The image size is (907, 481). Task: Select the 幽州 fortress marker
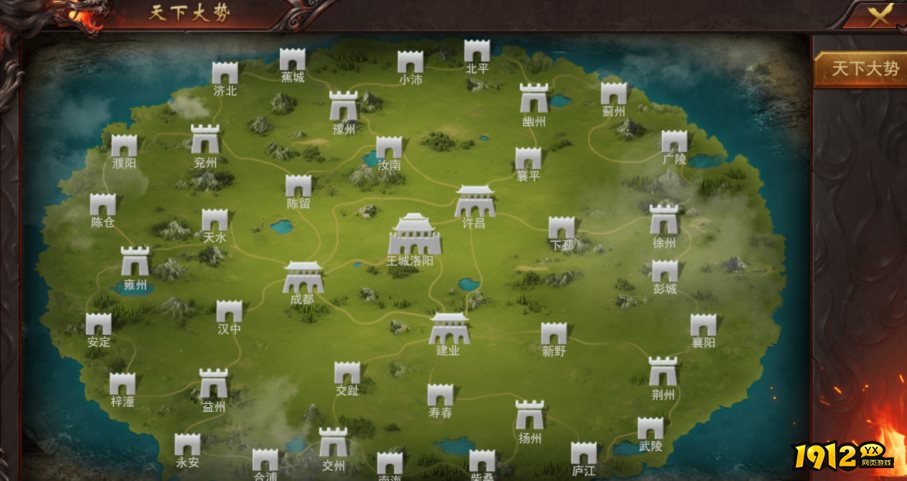click(534, 99)
